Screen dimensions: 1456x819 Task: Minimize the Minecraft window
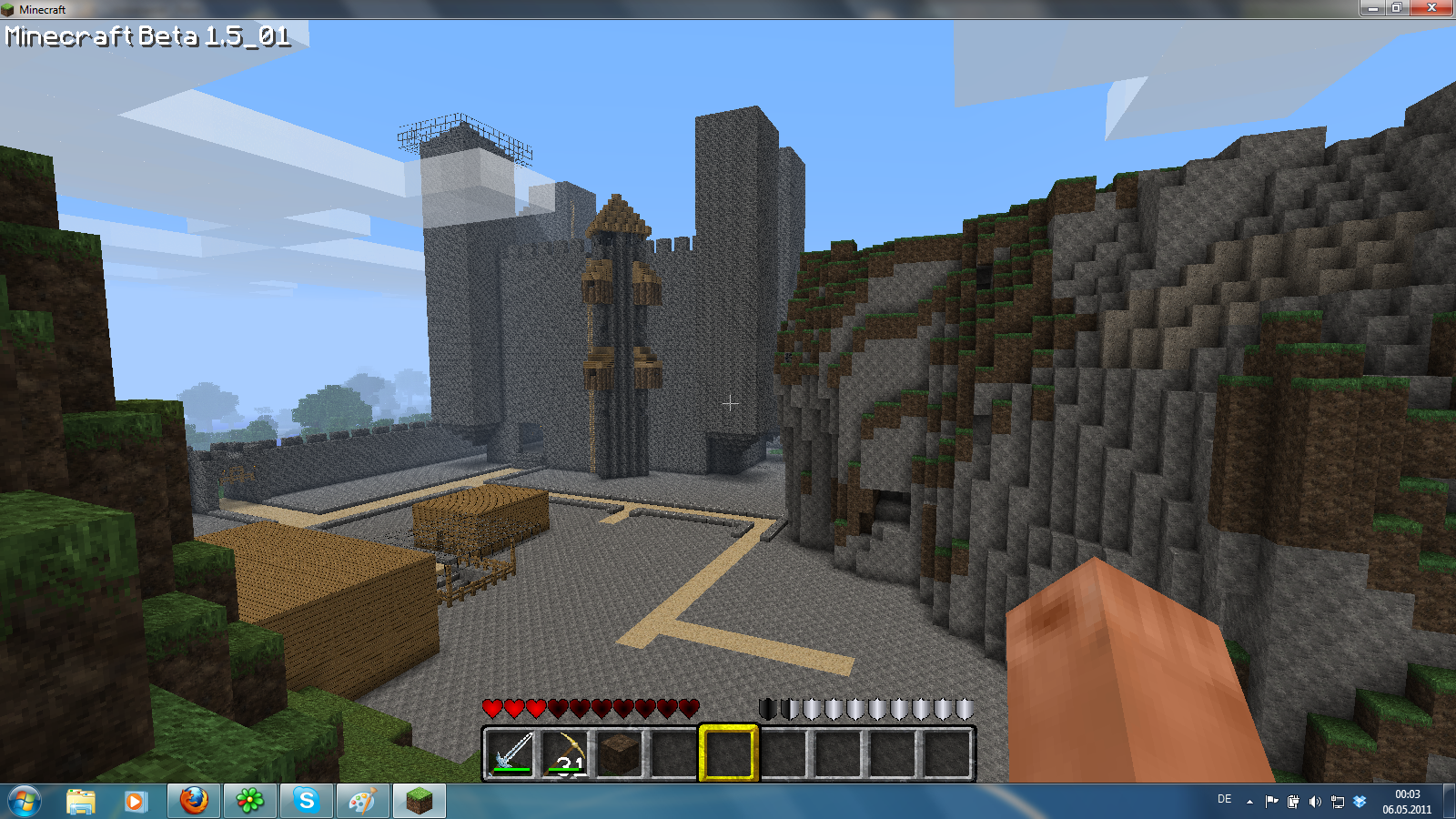1372,8
